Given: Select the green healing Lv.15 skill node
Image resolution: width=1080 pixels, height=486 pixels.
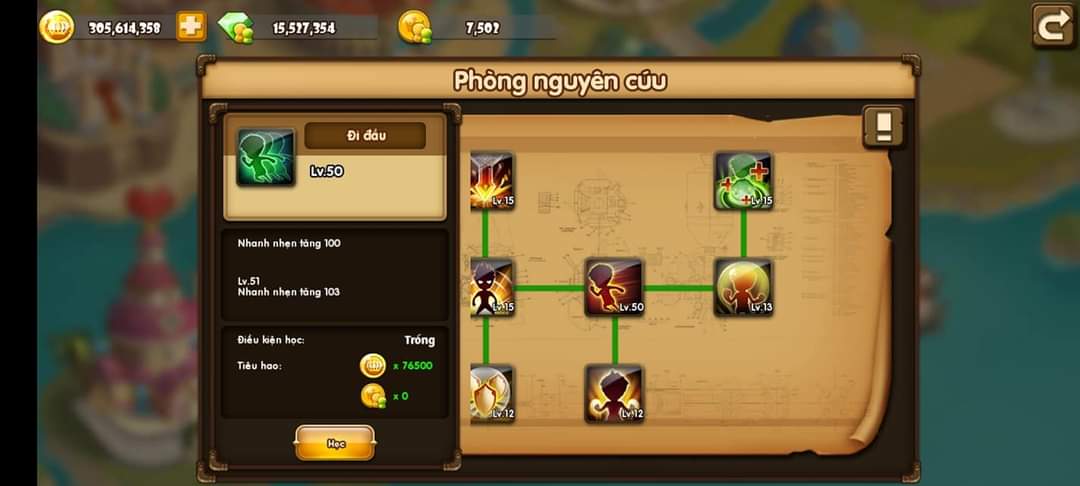Looking at the screenshot, I should click(x=743, y=181).
